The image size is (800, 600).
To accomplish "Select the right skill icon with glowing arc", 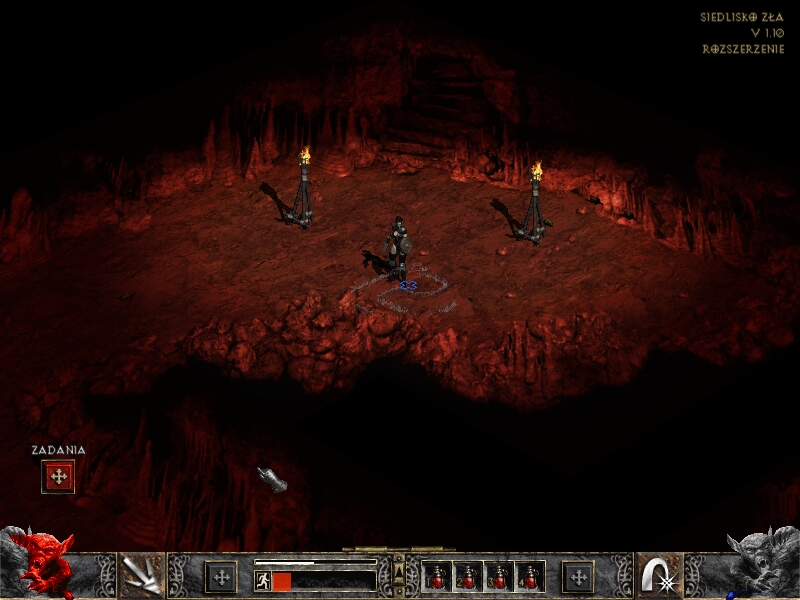I will pos(659,576).
